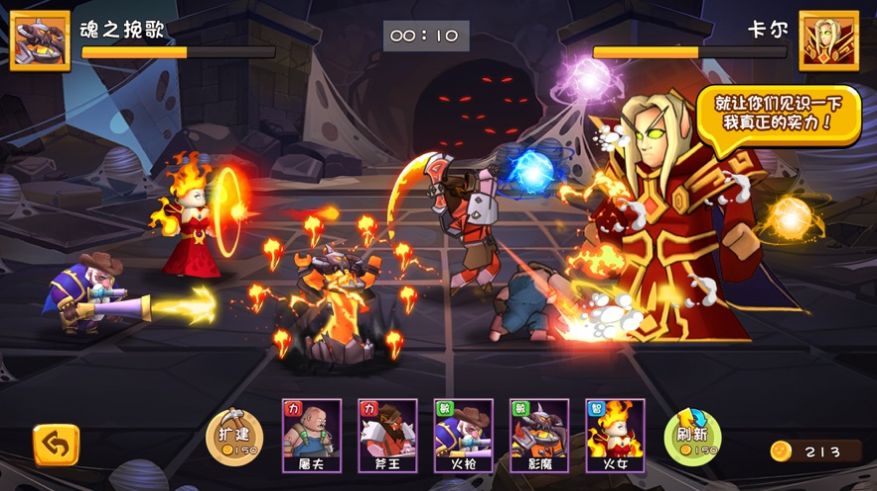Open the 卡尔 enemy portrait
This screenshot has width=877, height=491.
pos(829,41)
